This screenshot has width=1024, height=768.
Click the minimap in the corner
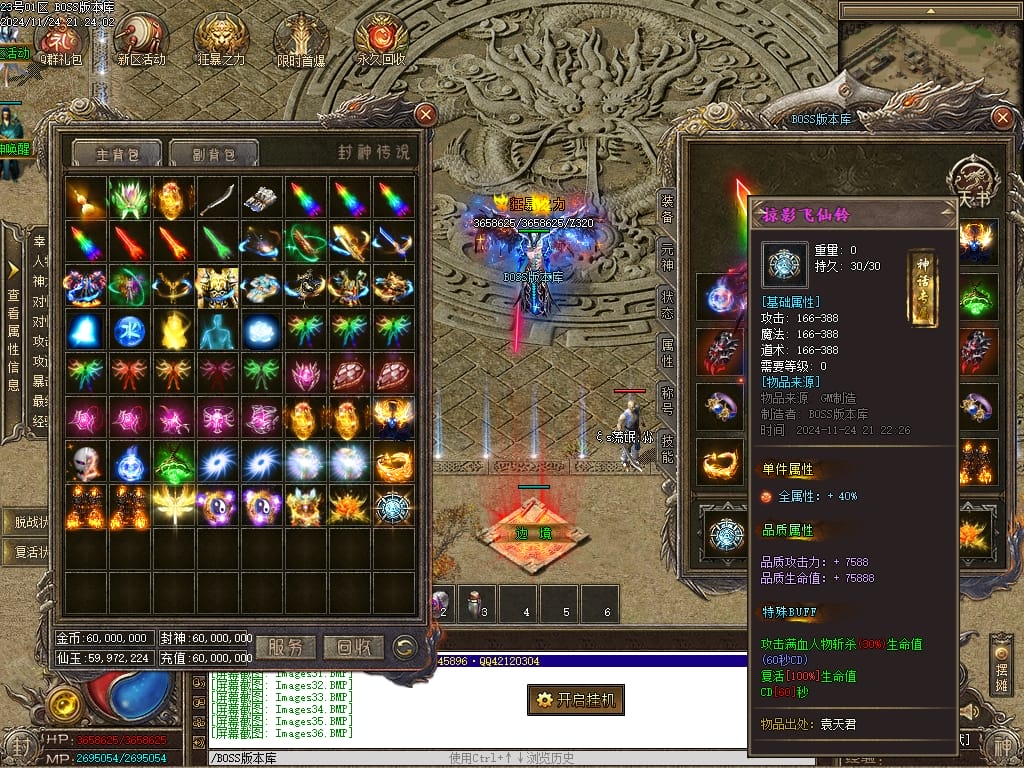(928, 58)
